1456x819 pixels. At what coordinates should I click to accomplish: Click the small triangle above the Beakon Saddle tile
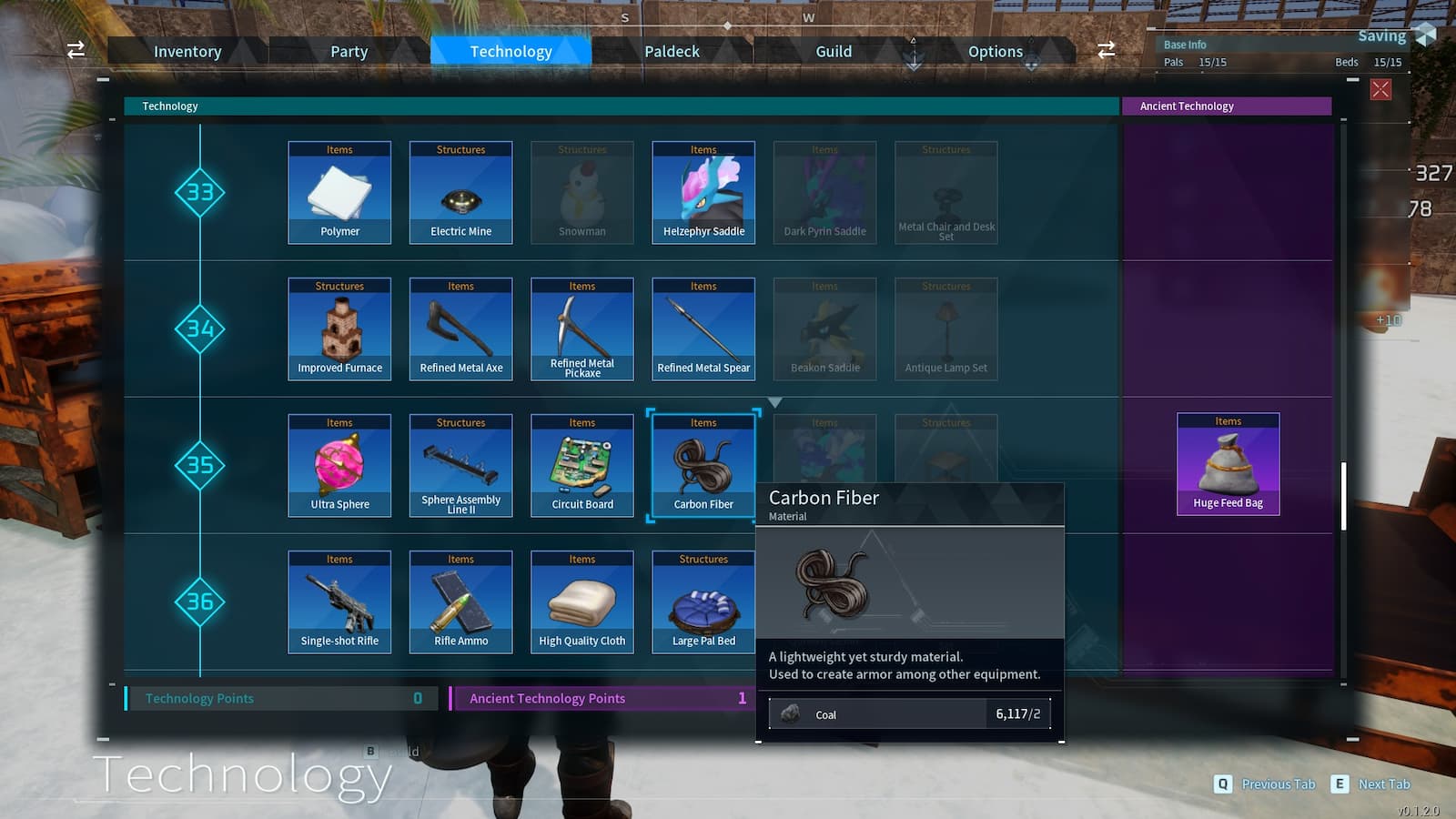[x=775, y=400]
